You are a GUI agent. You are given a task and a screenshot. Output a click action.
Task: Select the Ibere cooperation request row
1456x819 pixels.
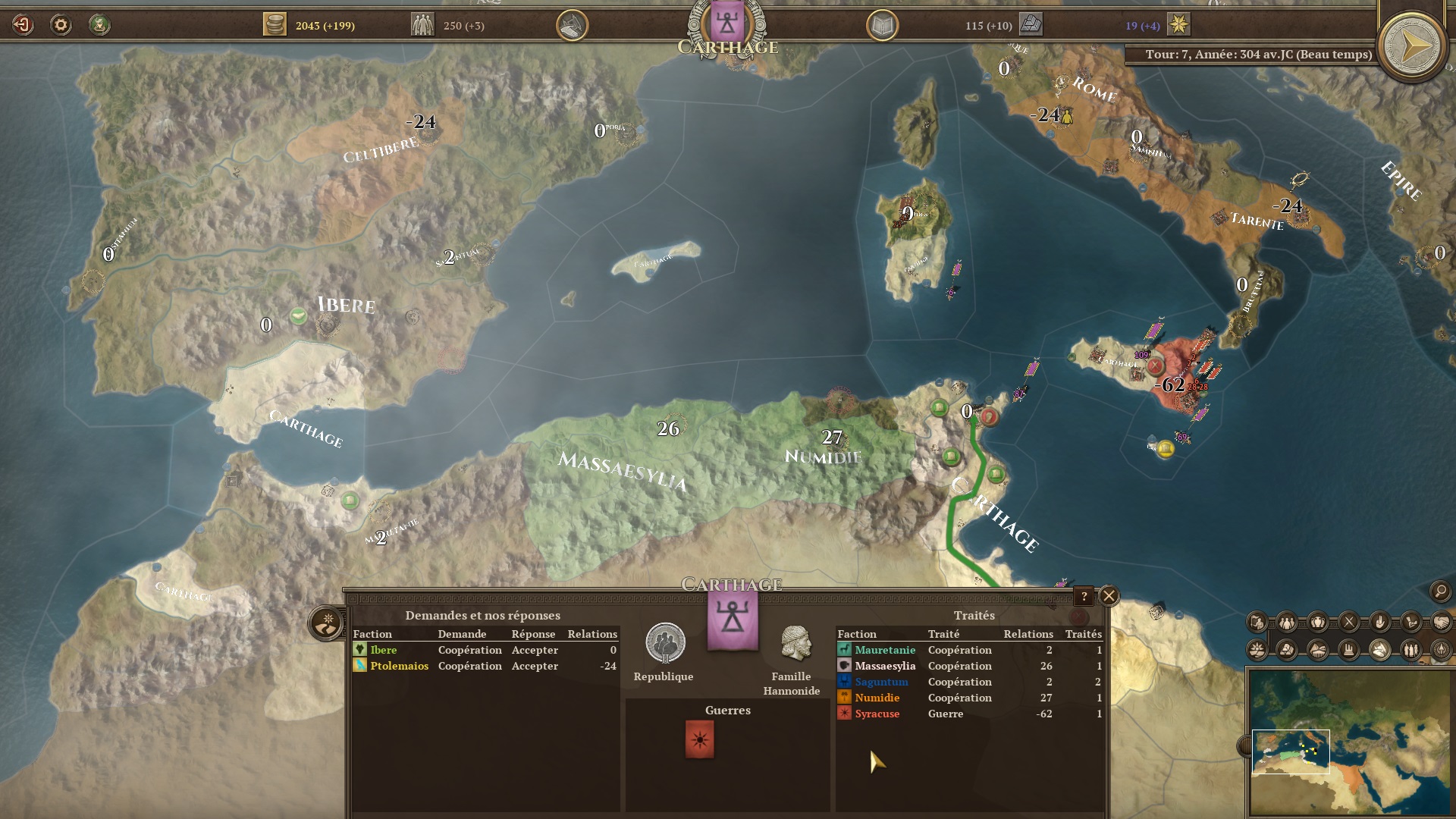[x=485, y=650]
